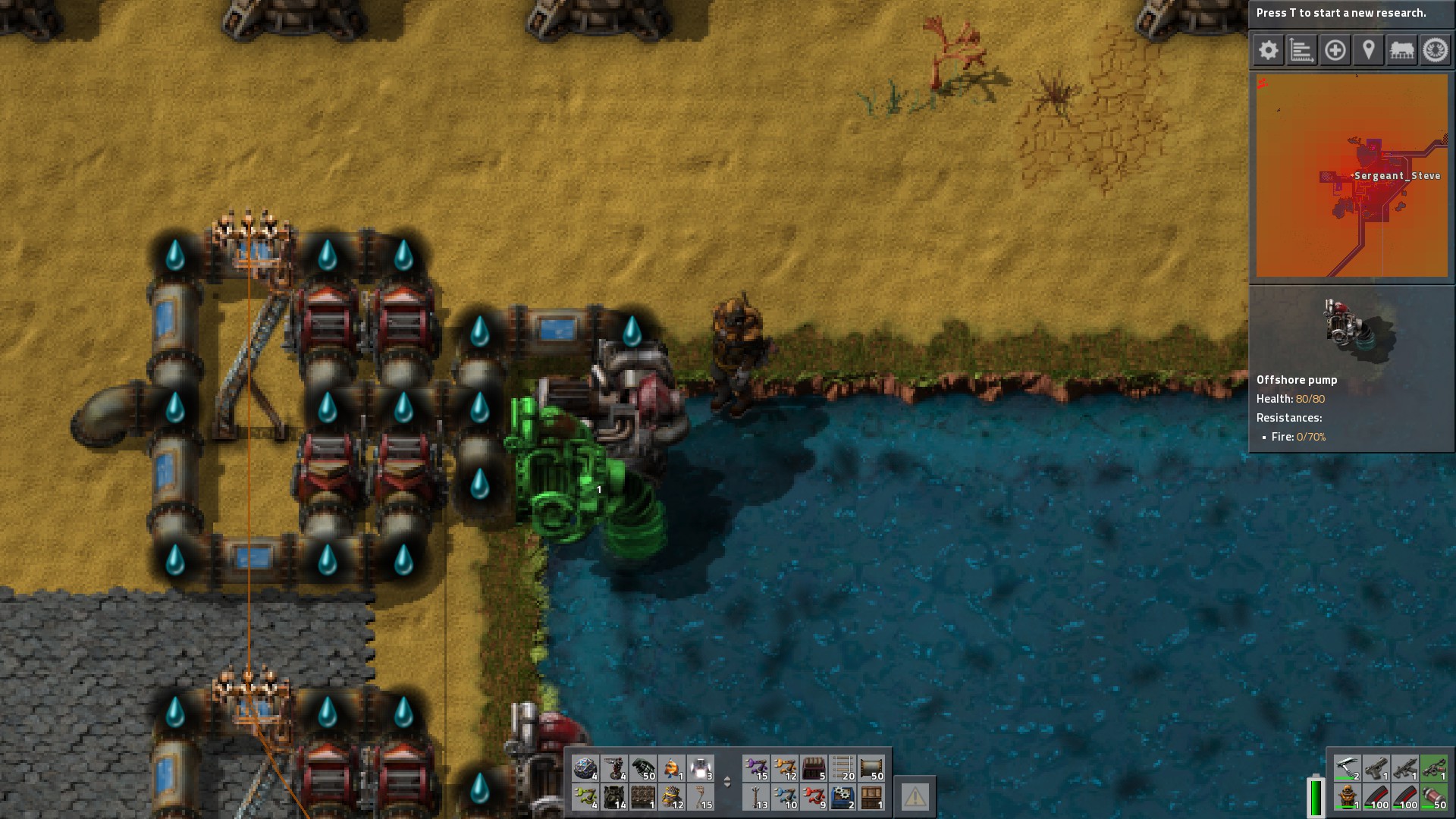Open the gear settings menu button
Viewport: 1456px width, 819px height.
click(1268, 51)
